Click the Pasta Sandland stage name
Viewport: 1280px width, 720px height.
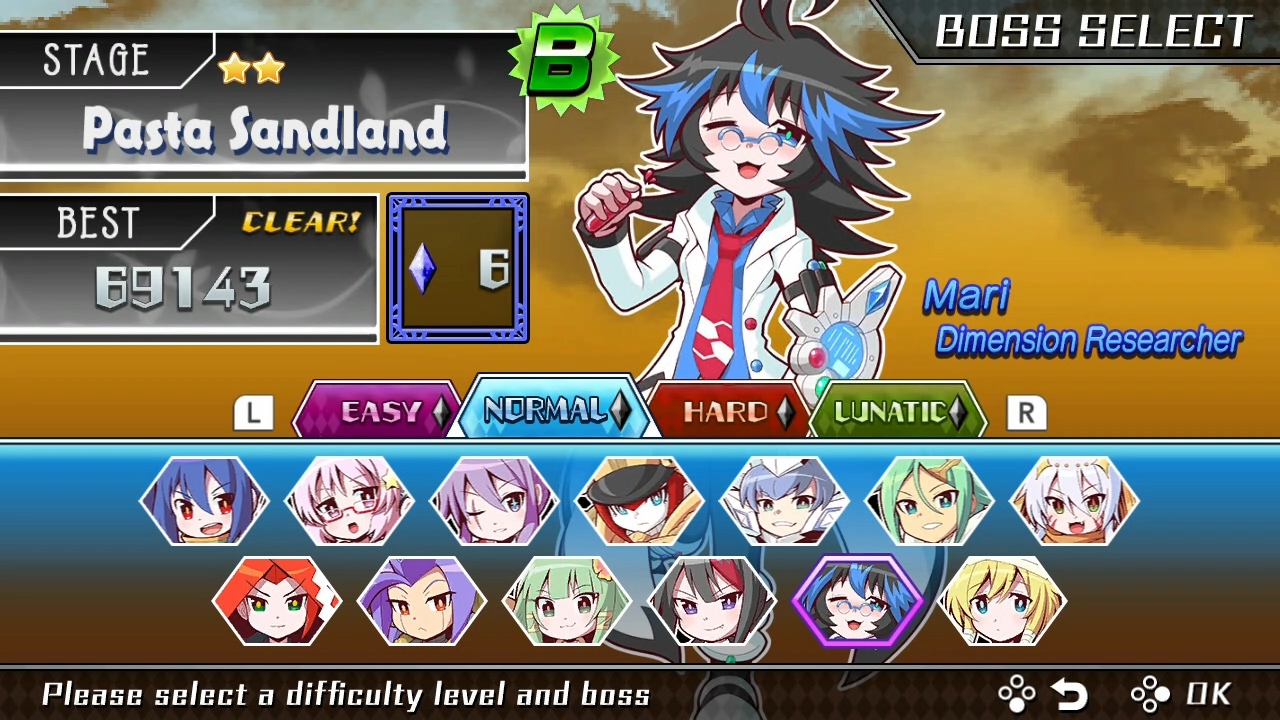[x=263, y=130]
